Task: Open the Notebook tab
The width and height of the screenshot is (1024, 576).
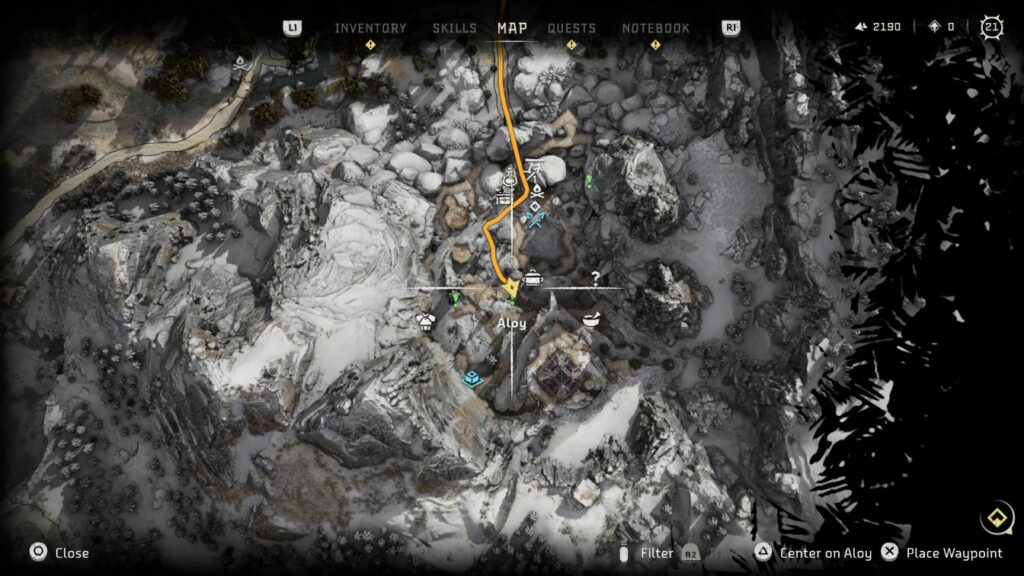Action: pyautogui.click(x=655, y=28)
